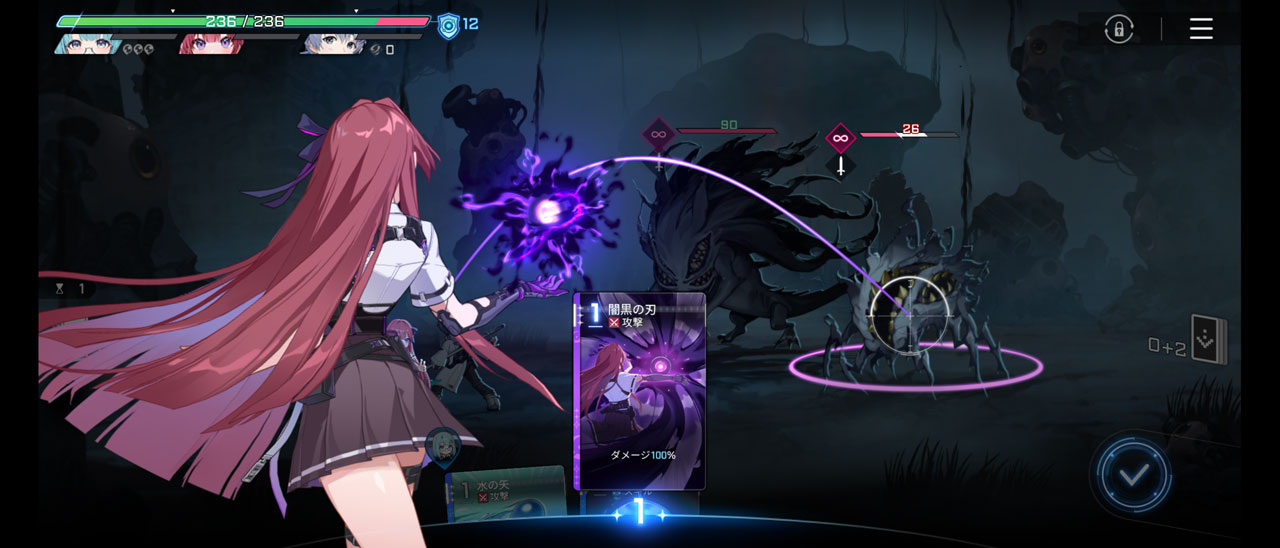This screenshot has width=1280, height=548.
Task: Confirm with the checkmark button
Action: pyautogui.click(x=1133, y=476)
